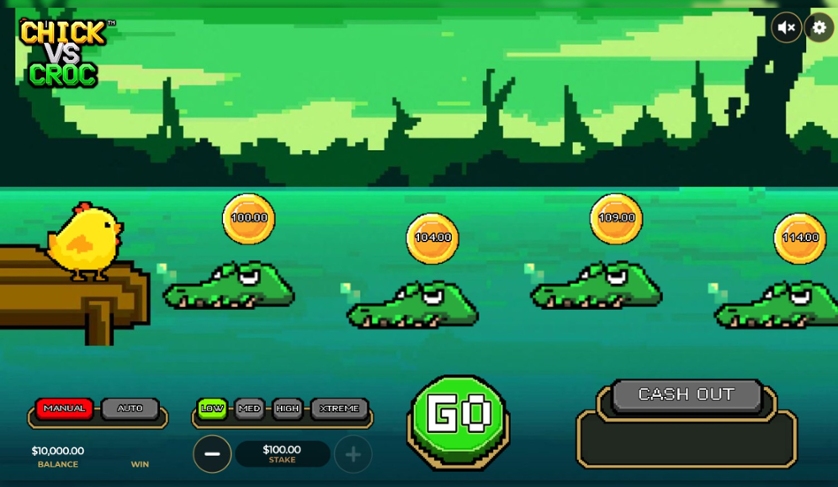
Task: Open the settings gear menu
Action: 819,28
